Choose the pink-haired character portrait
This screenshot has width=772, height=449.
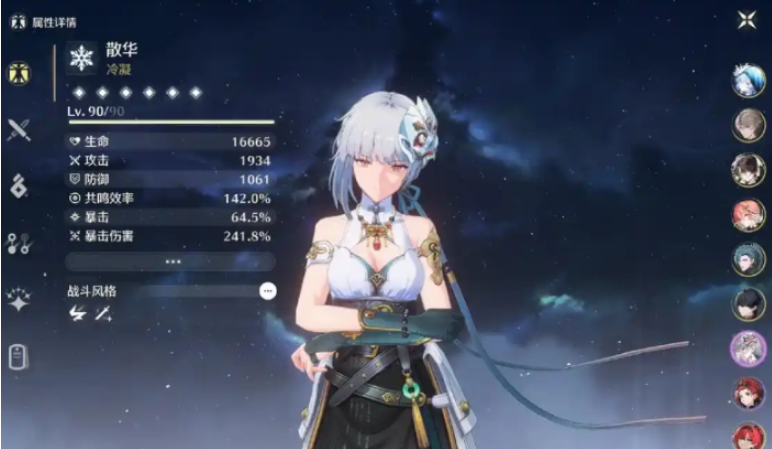[748, 214]
